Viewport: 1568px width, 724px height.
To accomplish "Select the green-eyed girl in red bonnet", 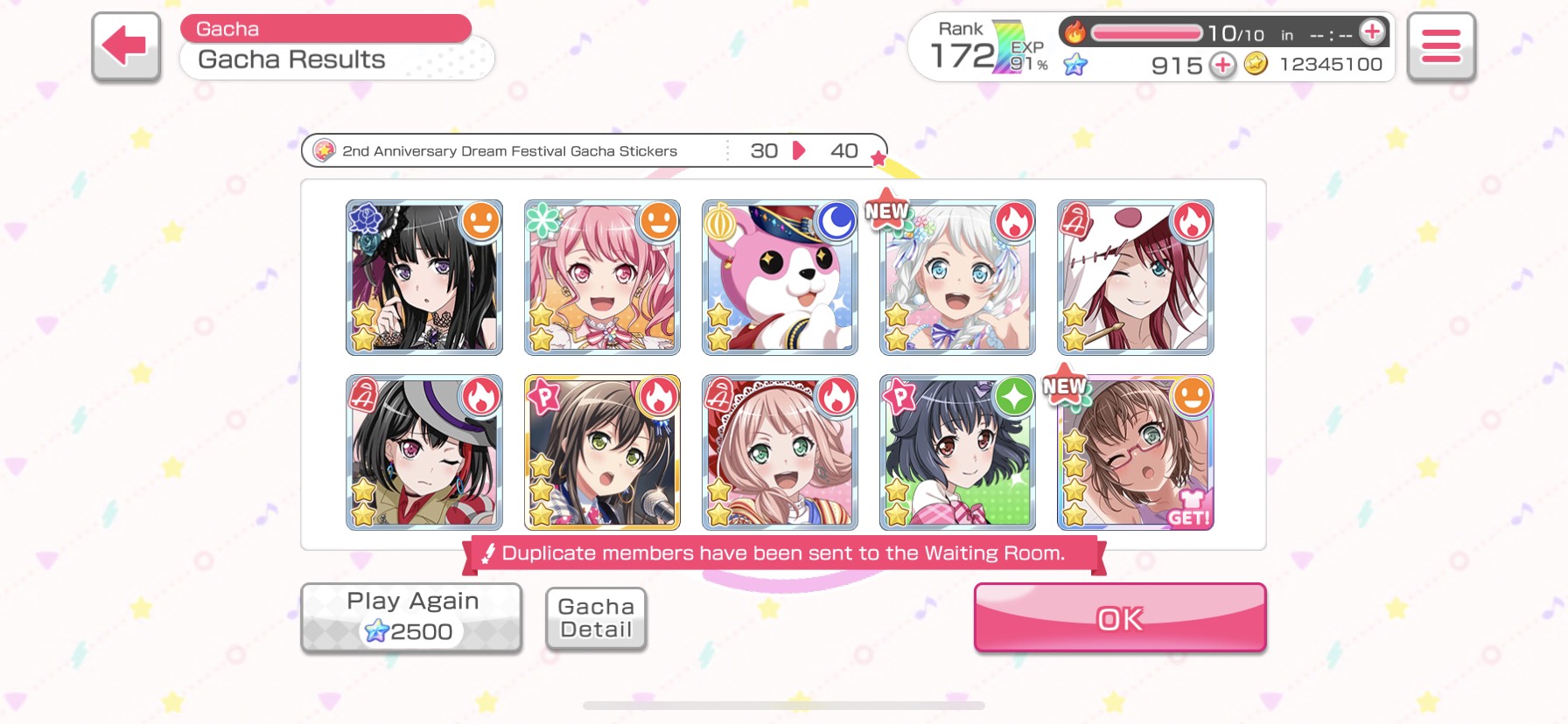I will coord(780,452).
